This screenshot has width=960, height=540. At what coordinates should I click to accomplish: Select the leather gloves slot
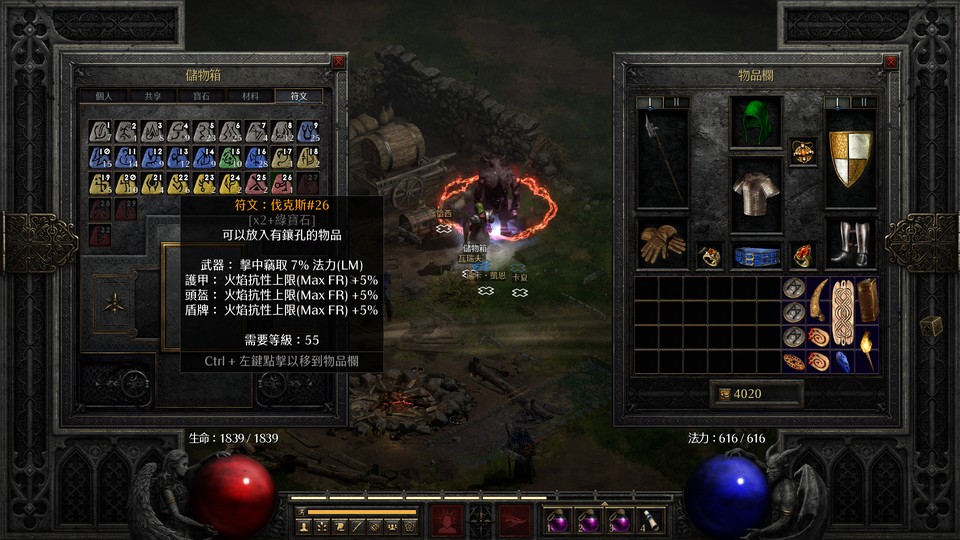click(x=662, y=244)
